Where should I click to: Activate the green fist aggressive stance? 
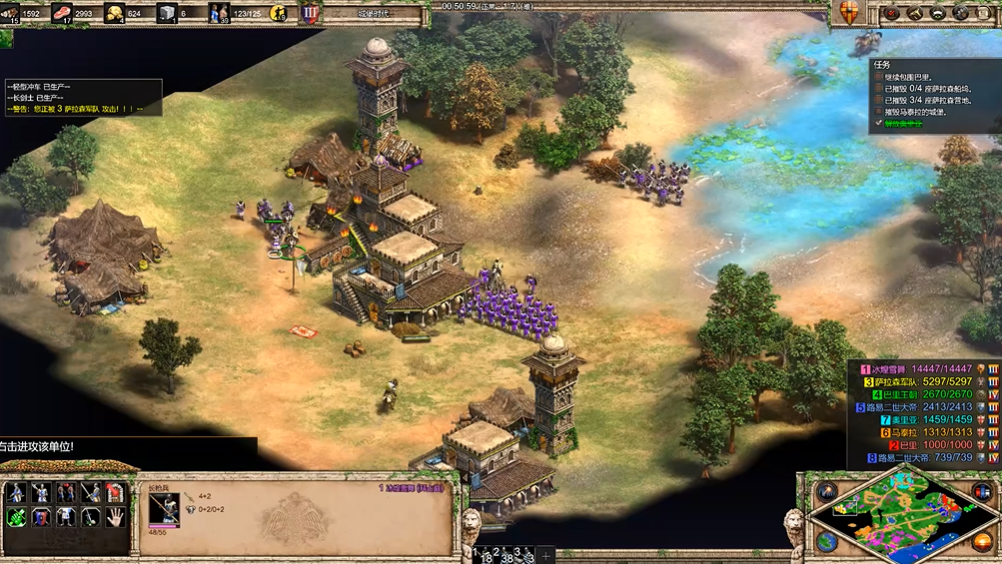[16, 516]
